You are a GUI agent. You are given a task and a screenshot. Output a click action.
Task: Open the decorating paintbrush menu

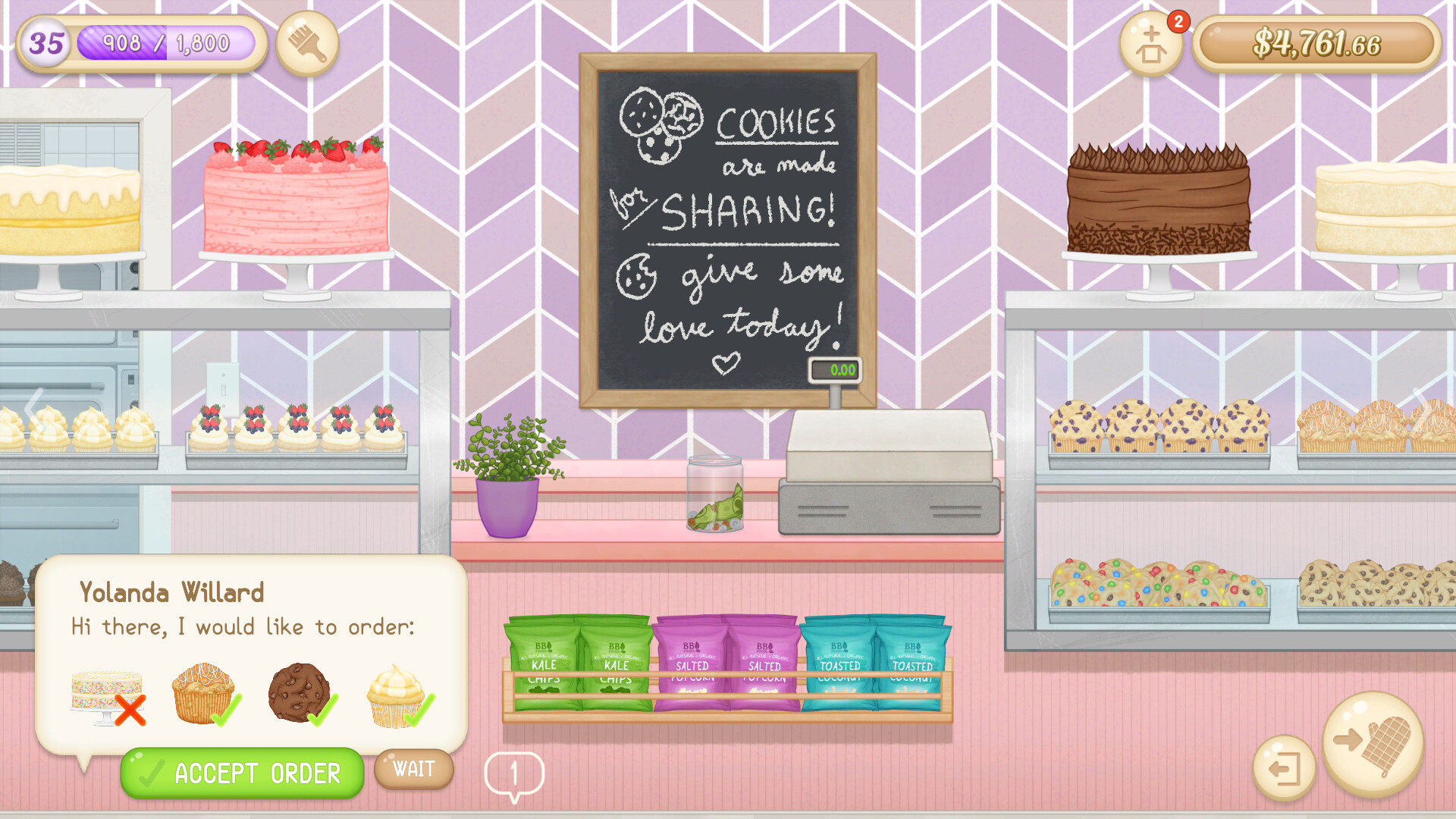coord(306,43)
